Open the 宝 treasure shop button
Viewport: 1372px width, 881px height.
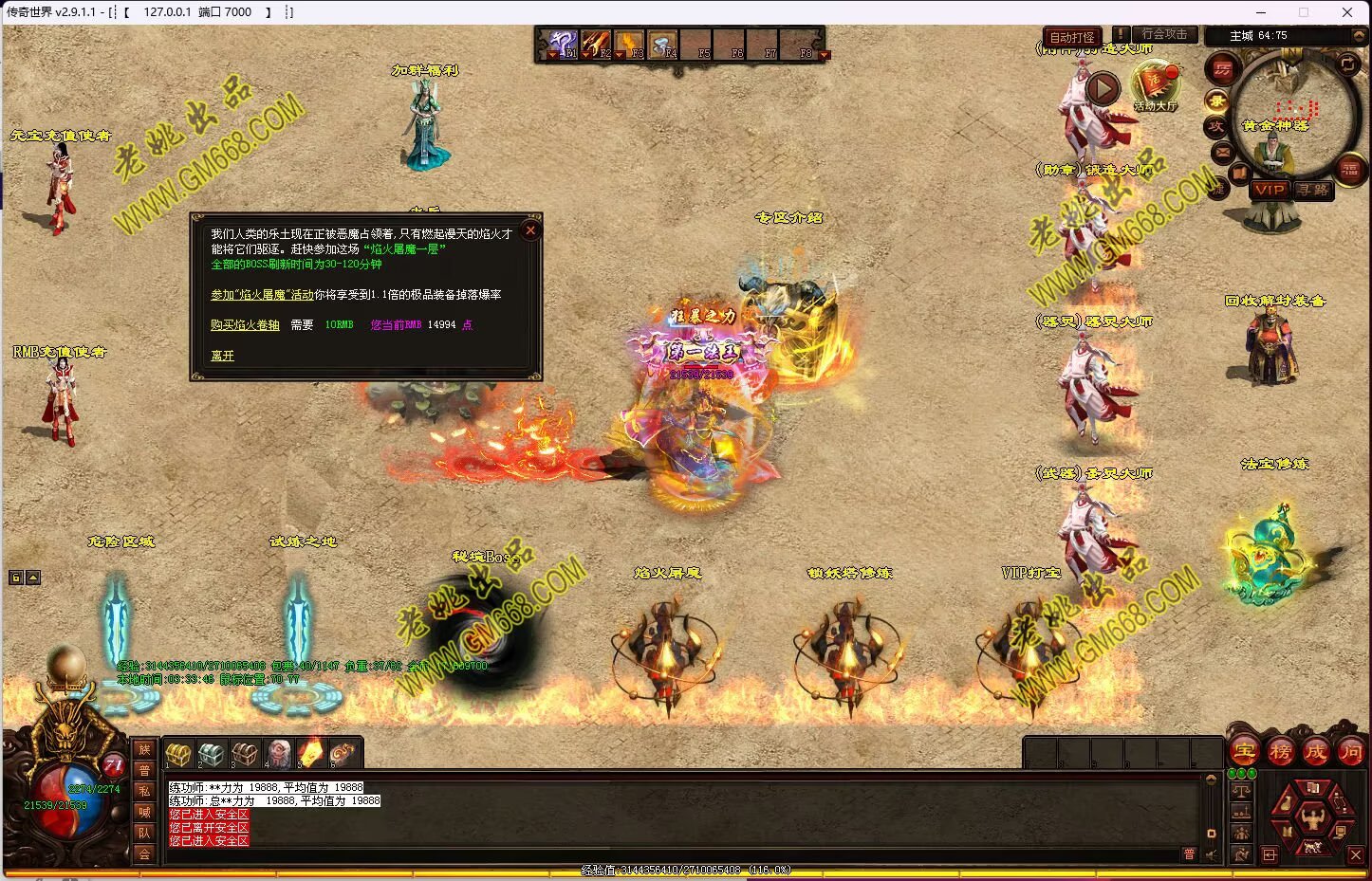pos(1244,753)
